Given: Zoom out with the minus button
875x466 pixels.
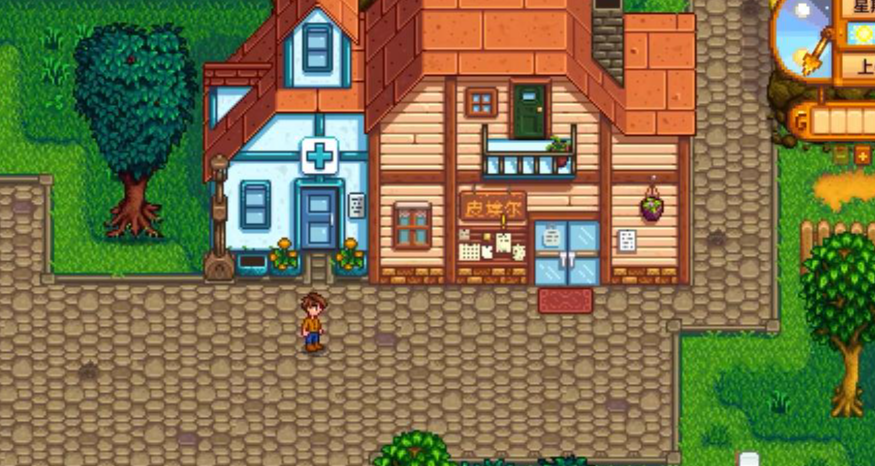Looking at the screenshot, I should pos(841,155).
